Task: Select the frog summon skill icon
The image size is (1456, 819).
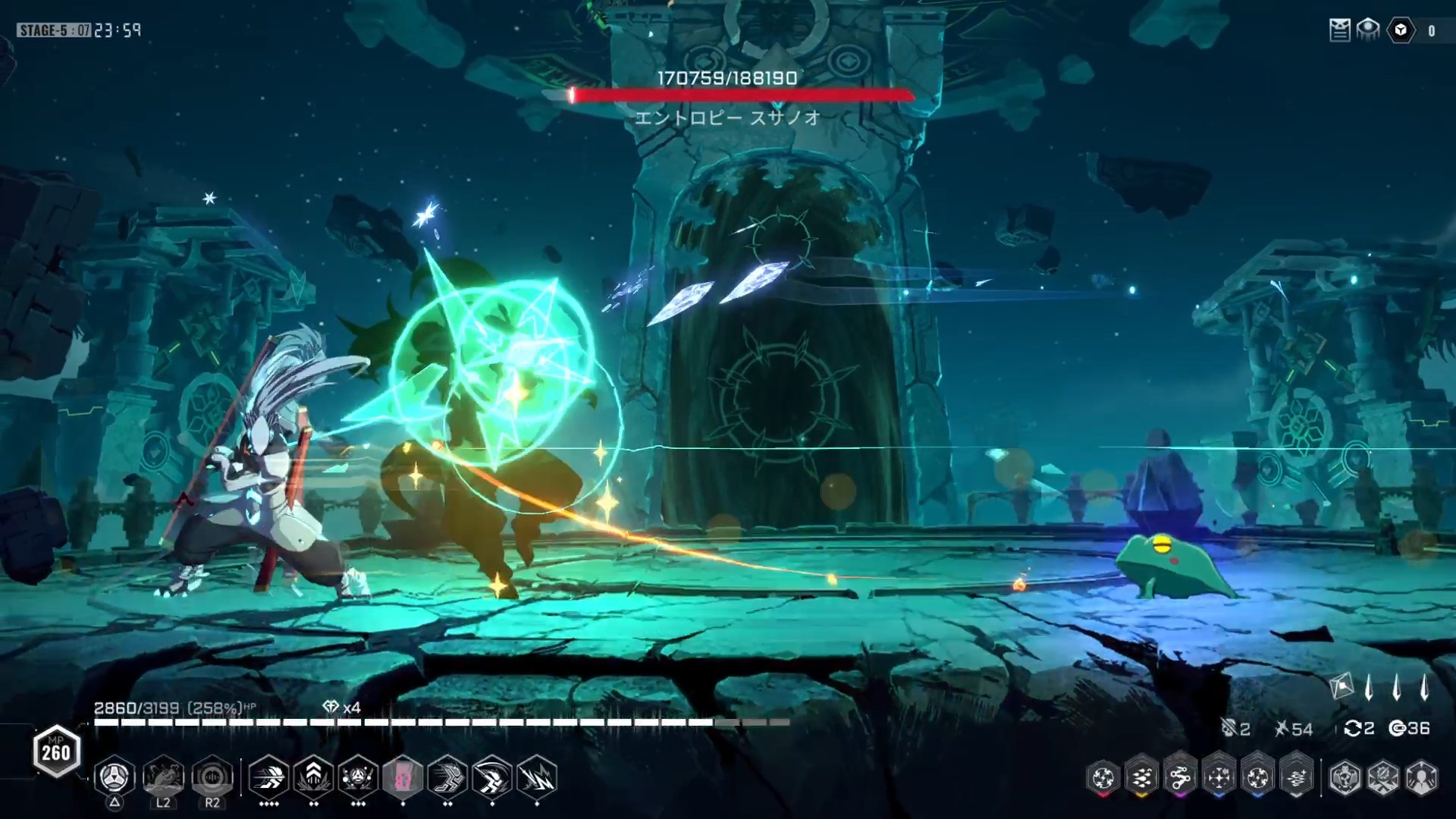Action: 163,777
